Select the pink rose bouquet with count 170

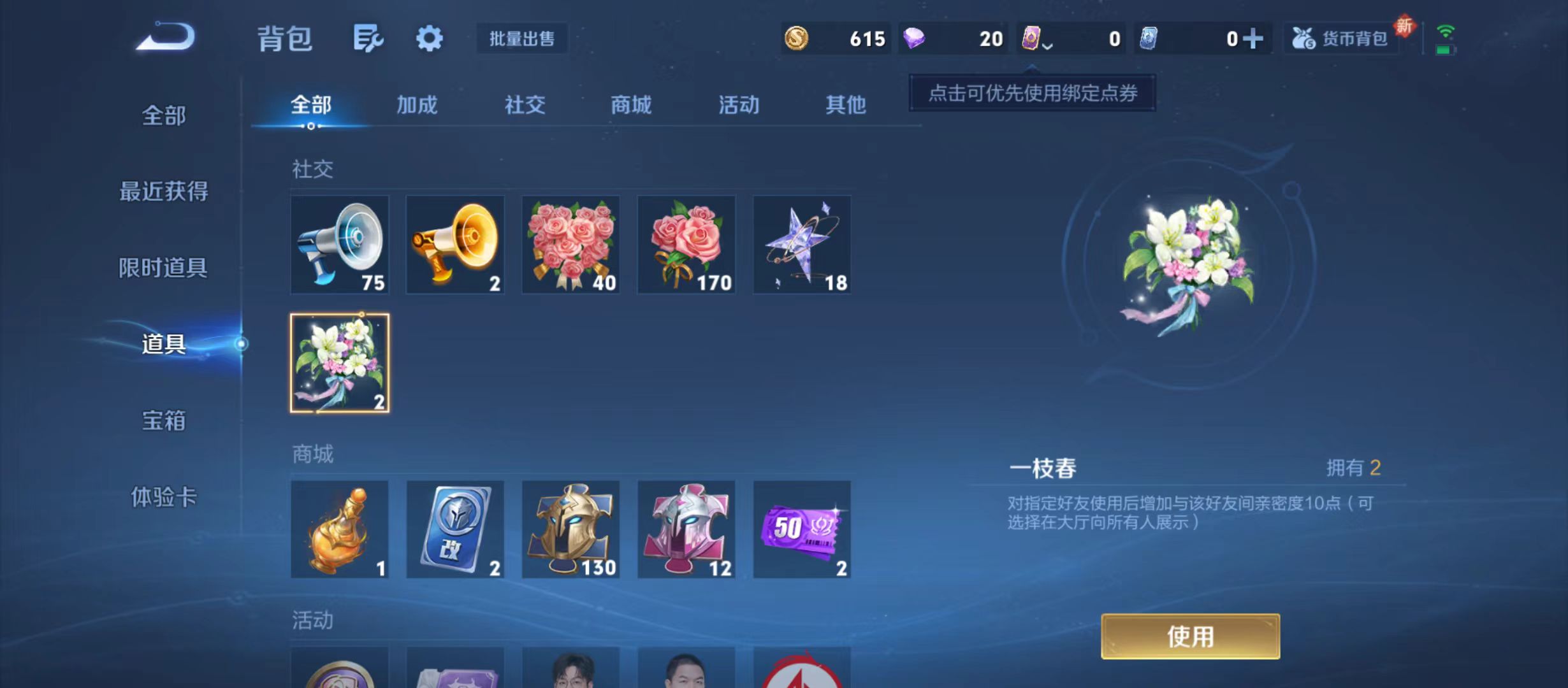point(687,244)
